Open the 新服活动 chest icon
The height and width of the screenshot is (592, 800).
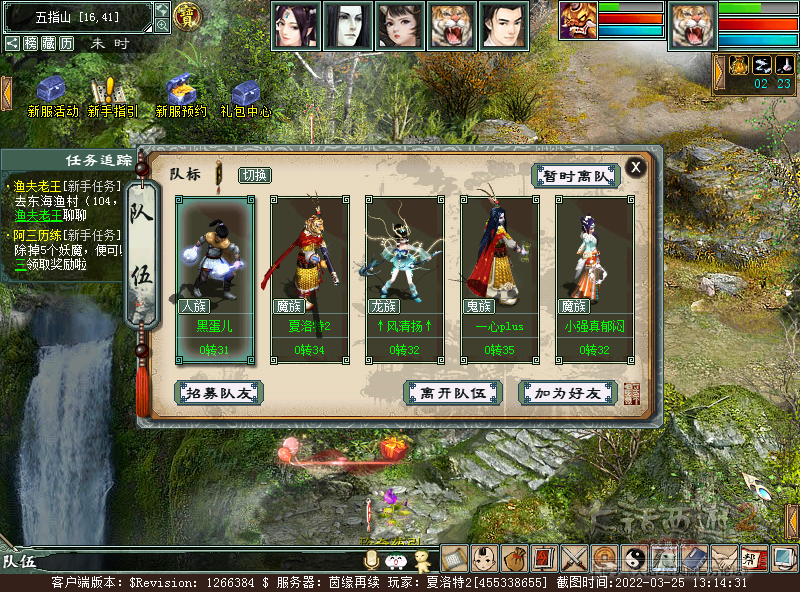point(52,90)
